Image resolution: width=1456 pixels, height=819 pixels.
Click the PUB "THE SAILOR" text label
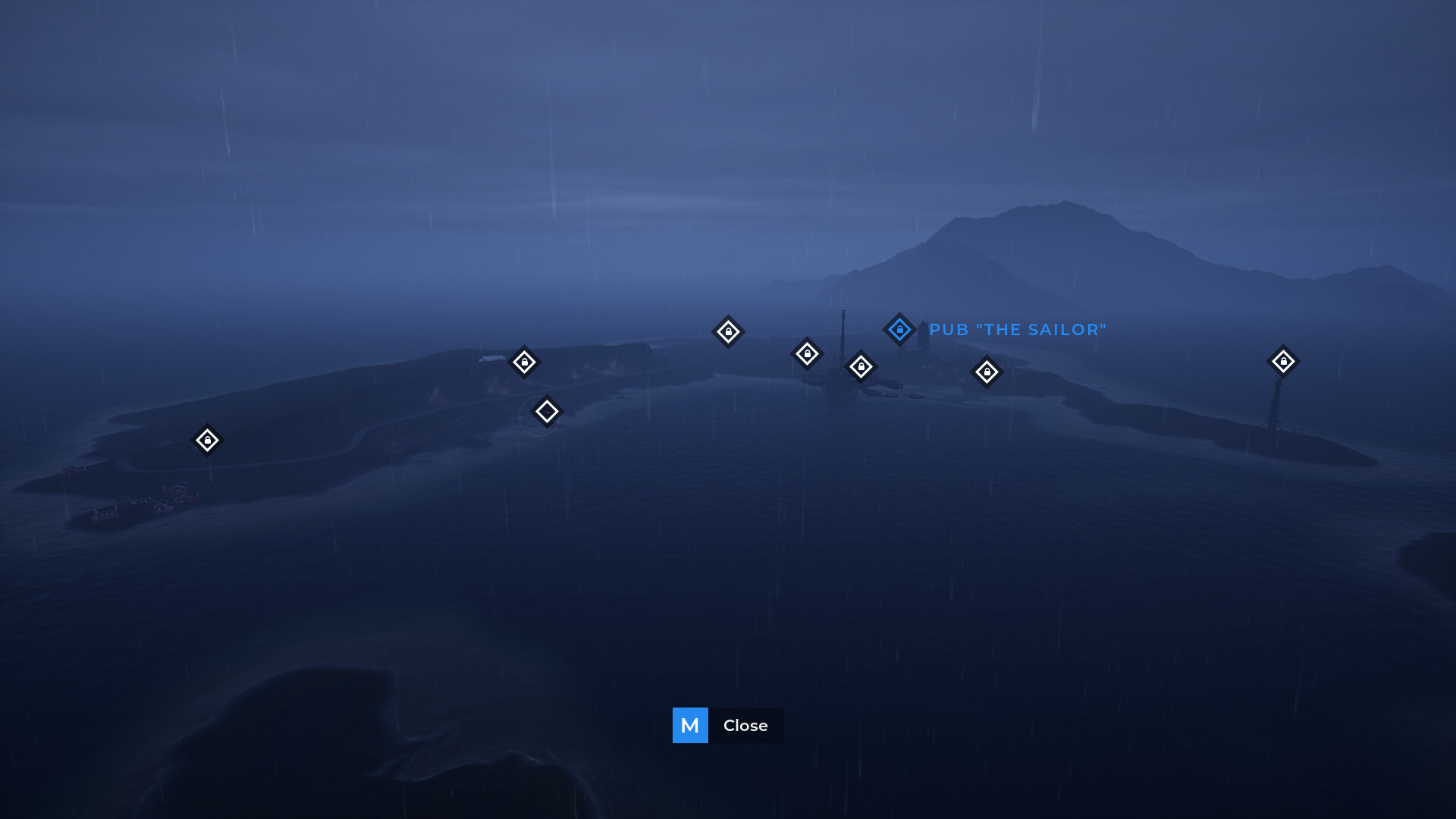coord(1018,329)
